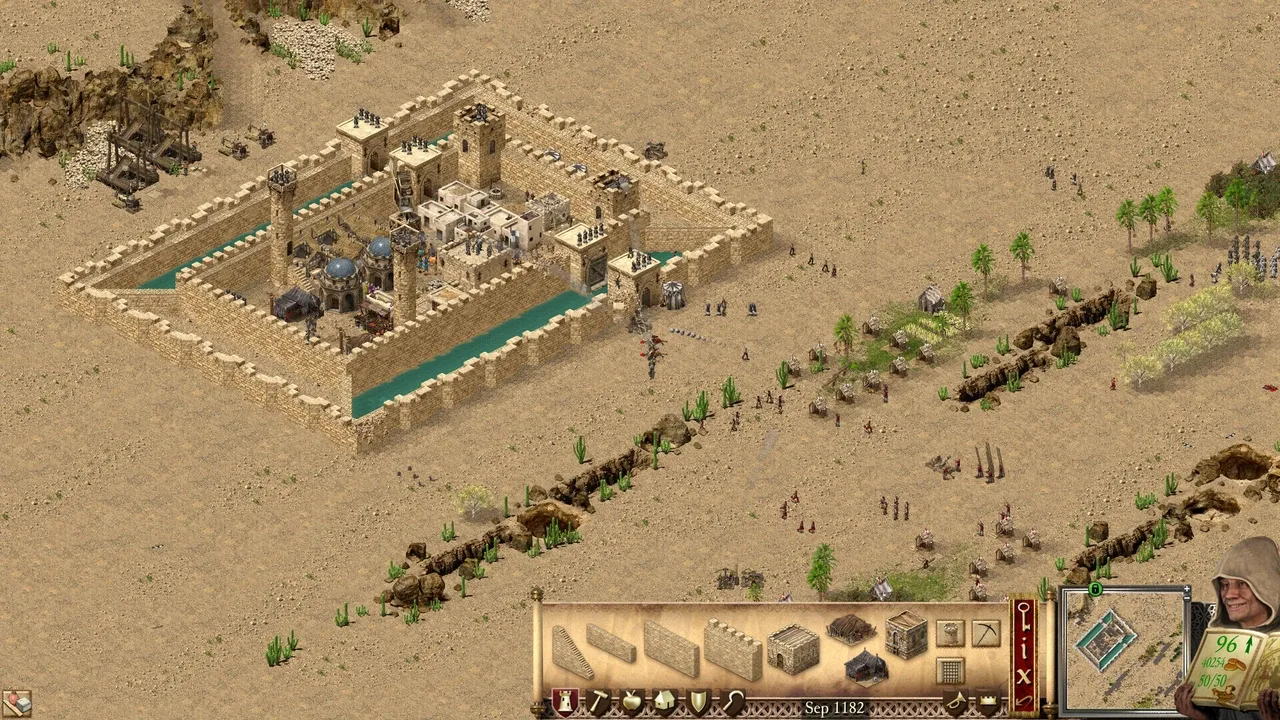Open the gatehouses portcullis submenu
Viewport: 1280px width, 720px height.
[950, 669]
